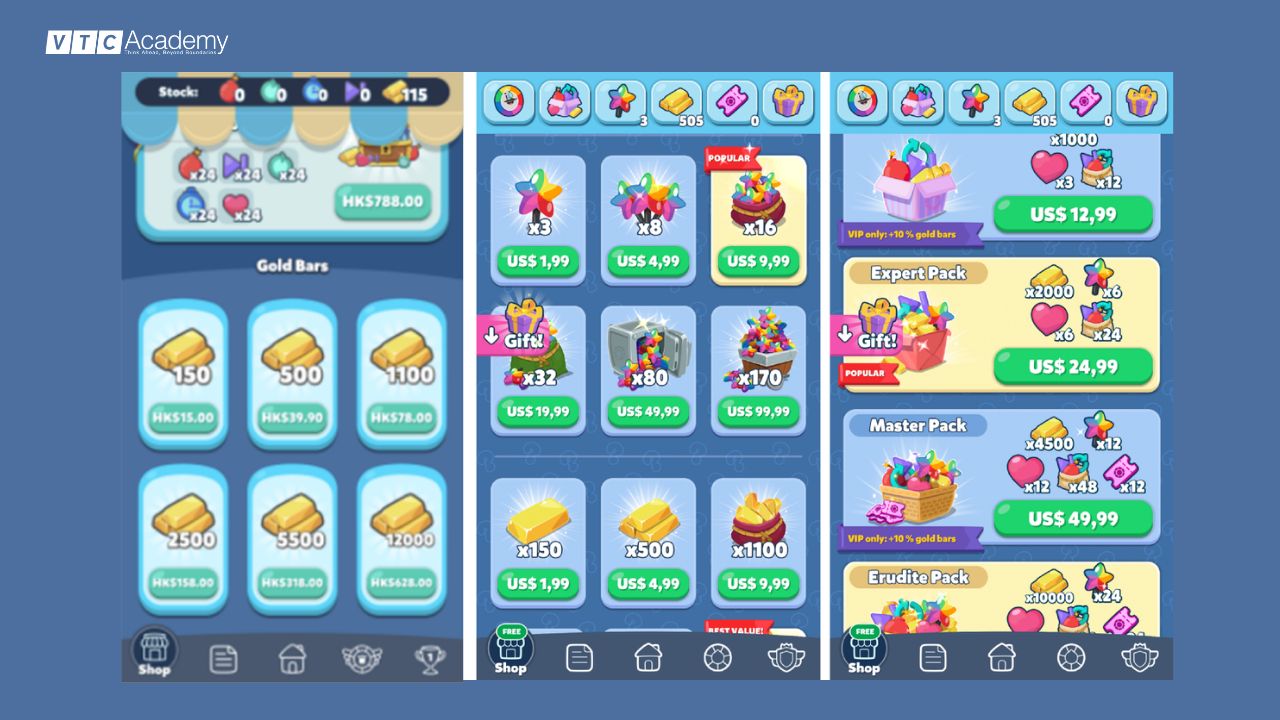The width and height of the screenshot is (1280, 720).
Task: Select the pink ticket category icon
Action: (x=731, y=101)
